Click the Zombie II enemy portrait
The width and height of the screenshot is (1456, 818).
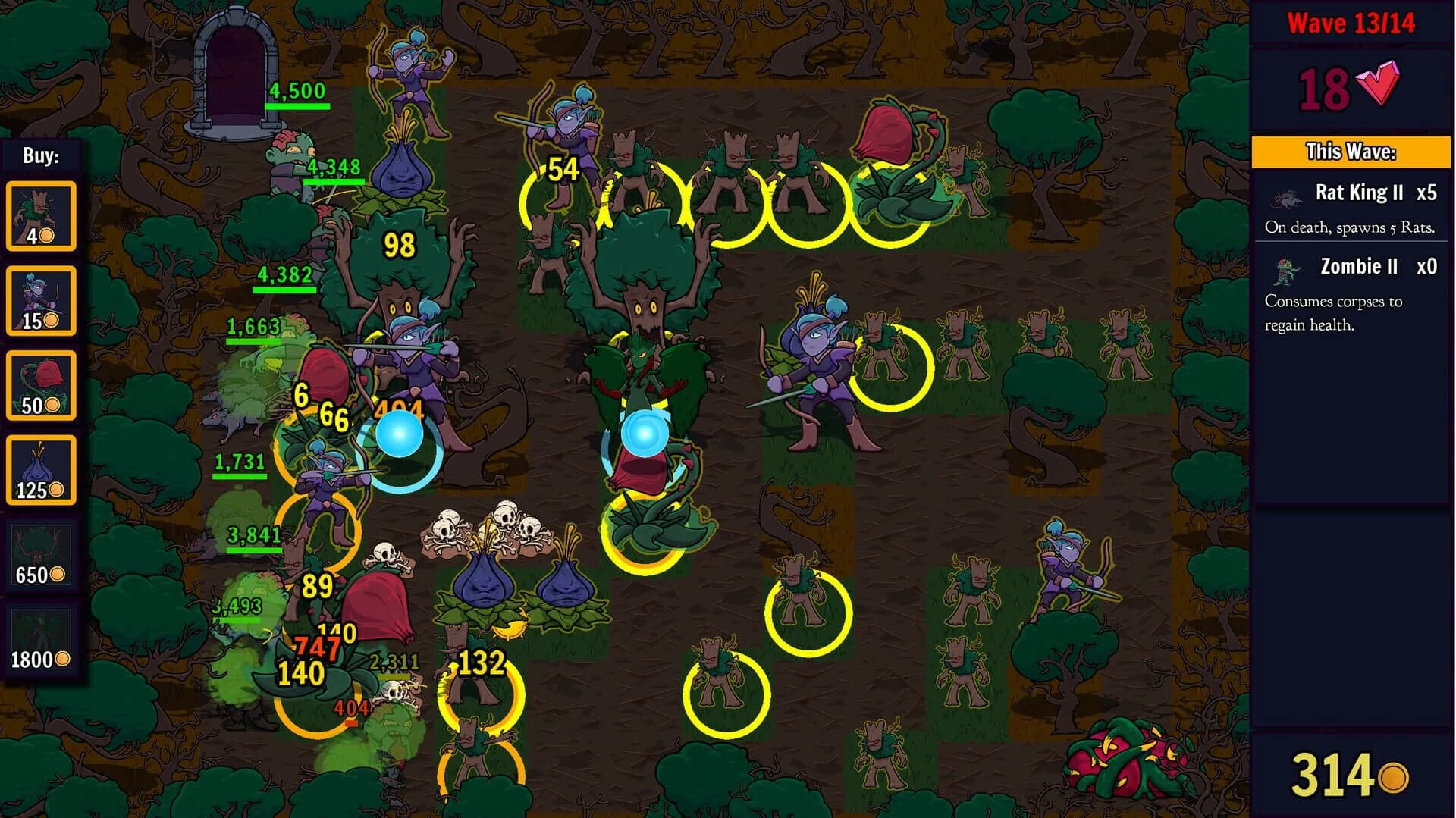point(1287,270)
